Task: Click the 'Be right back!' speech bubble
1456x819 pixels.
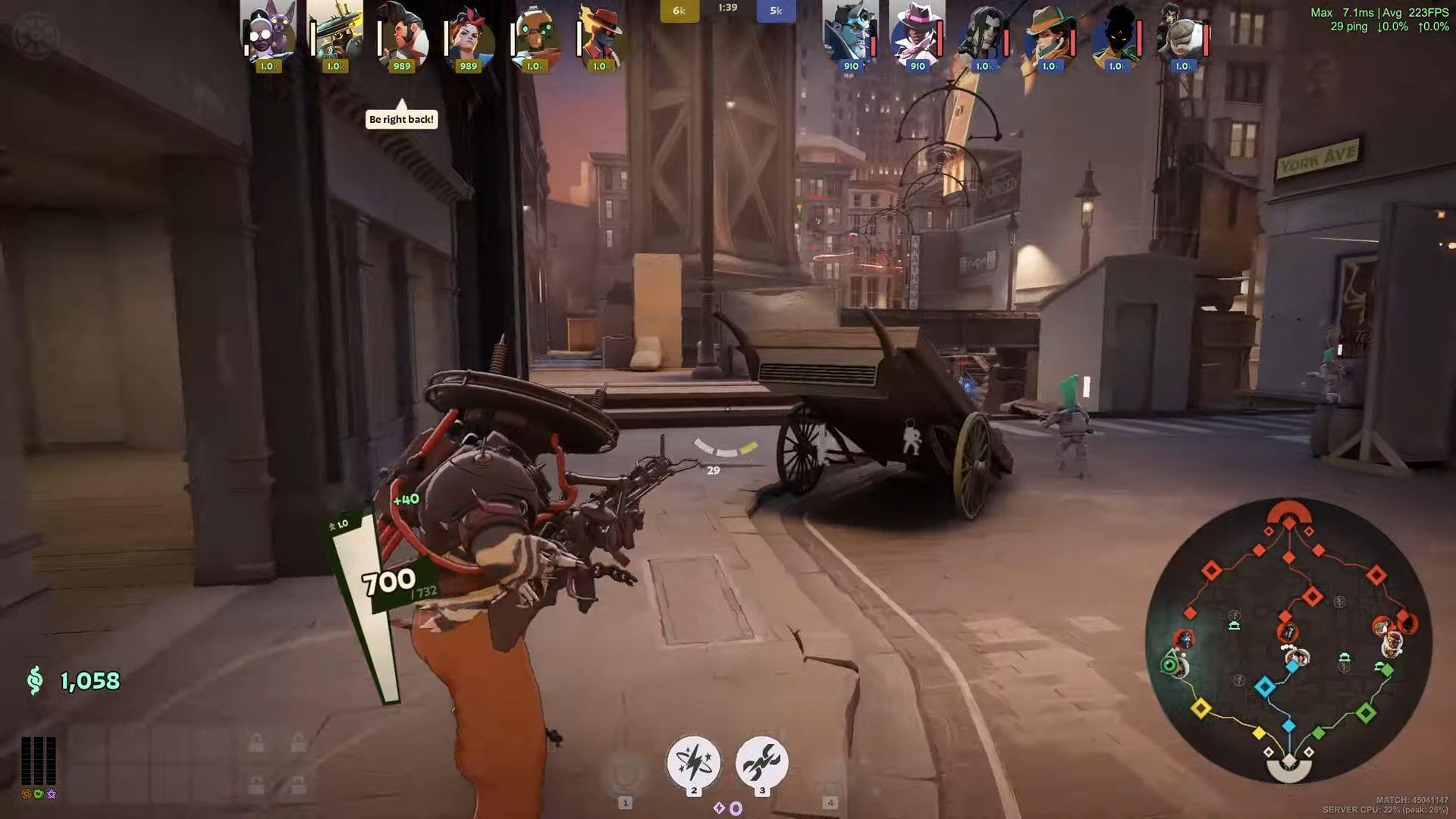Action: [x=400, y=119]
